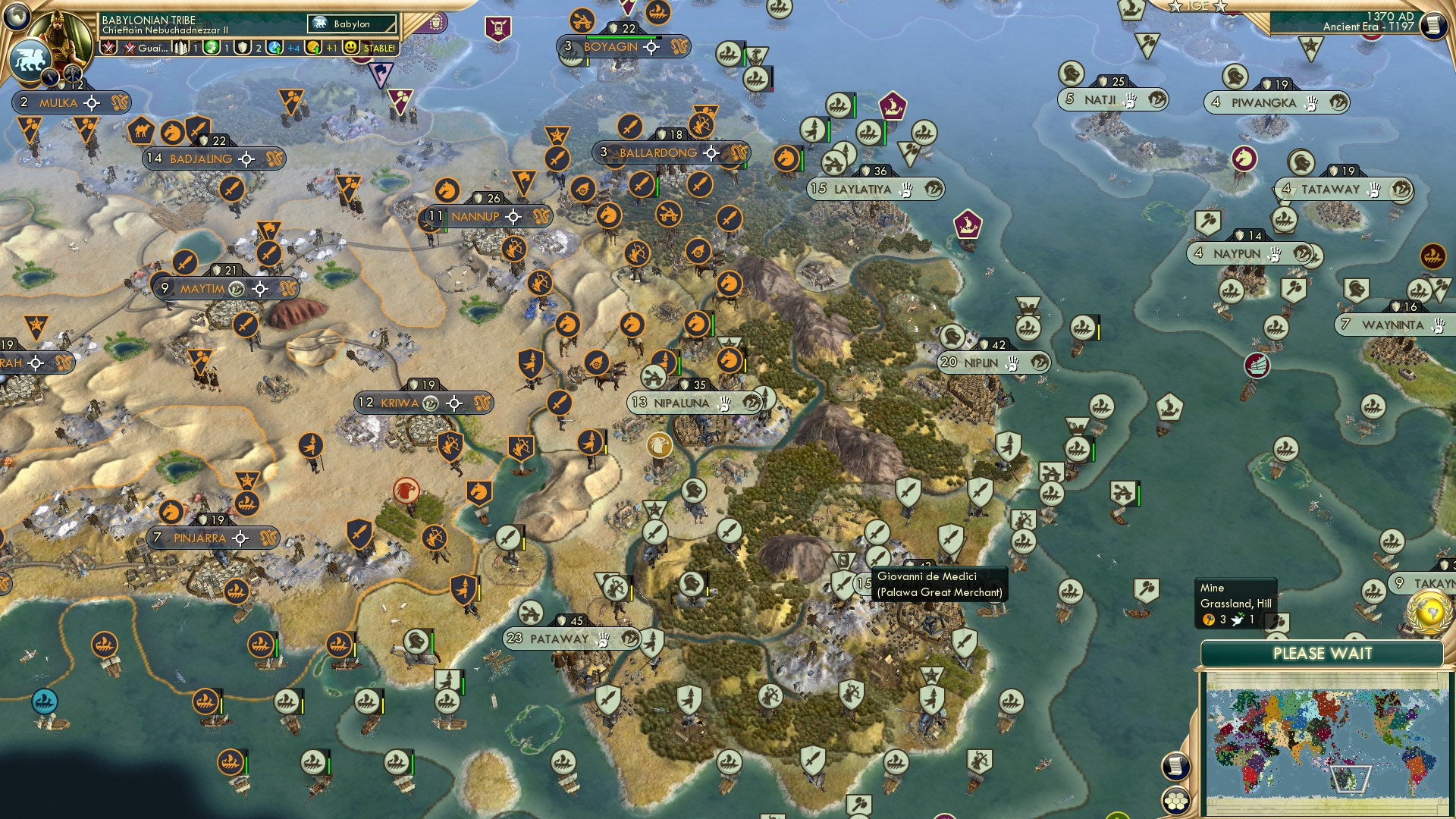Click the science beaker icon showing +4

(x=275, y=48)
